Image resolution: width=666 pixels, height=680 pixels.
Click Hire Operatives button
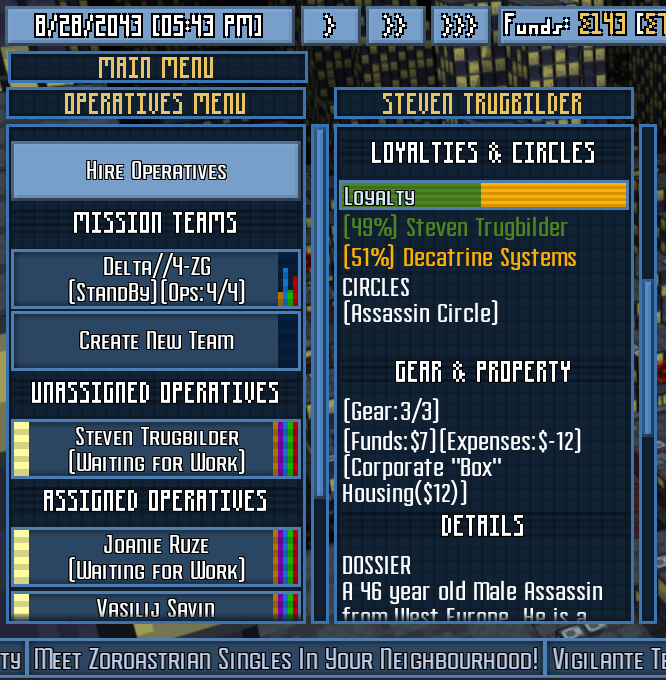coord(156,171)
